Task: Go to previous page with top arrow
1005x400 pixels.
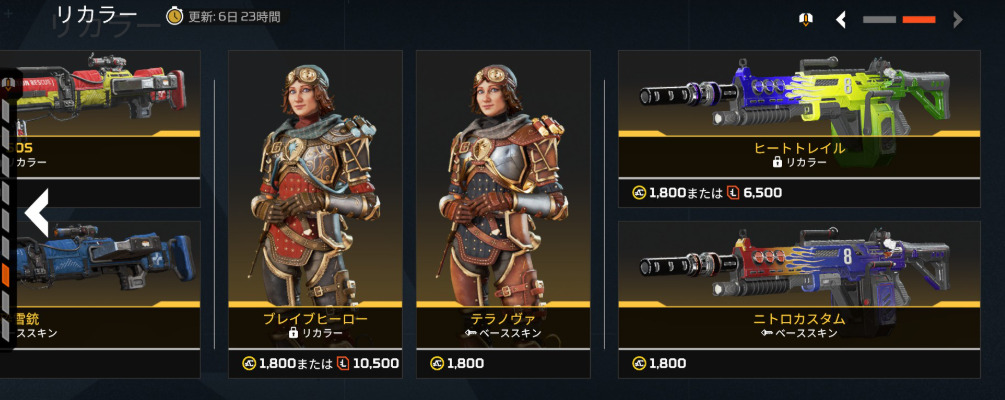Action: (x=842, y=19)
